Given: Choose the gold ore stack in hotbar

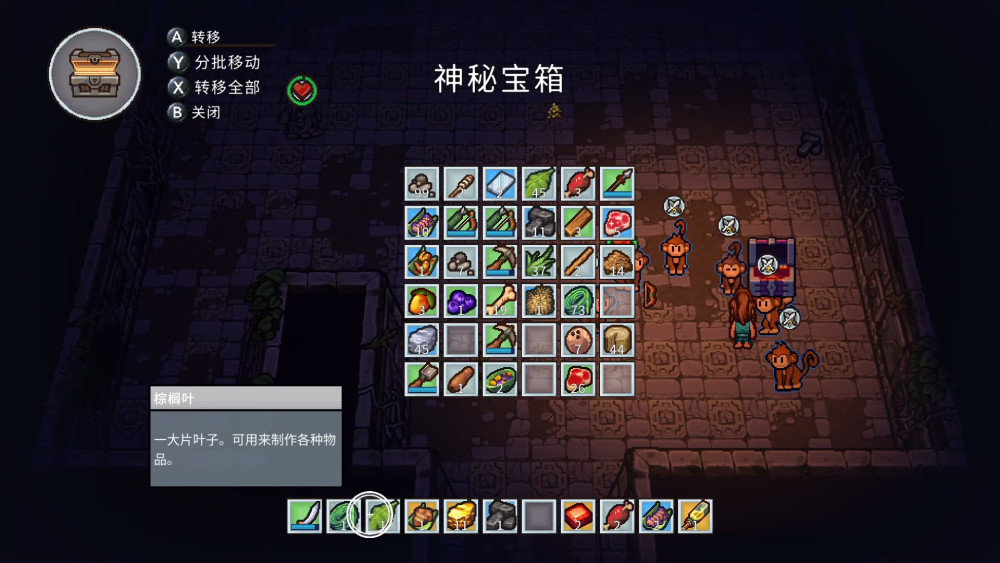Looking at the screenshot, I should [461, 516].
